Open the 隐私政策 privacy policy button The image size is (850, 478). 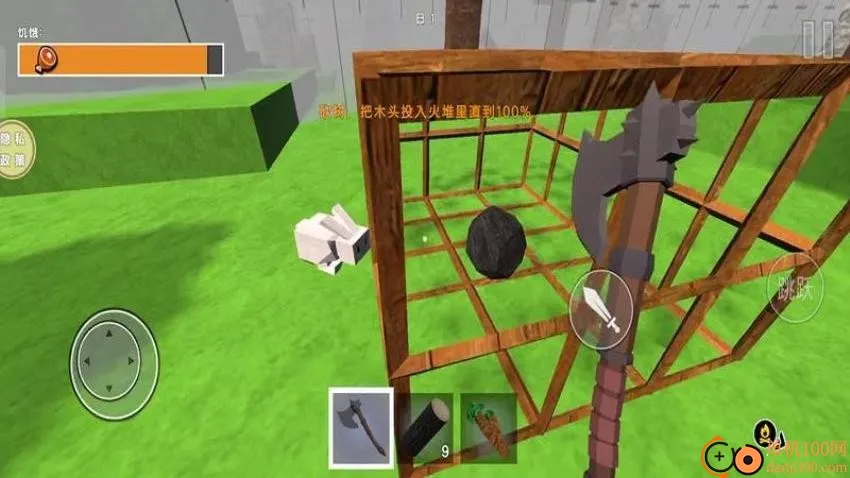pyautogui.click(x=14, y=153)
